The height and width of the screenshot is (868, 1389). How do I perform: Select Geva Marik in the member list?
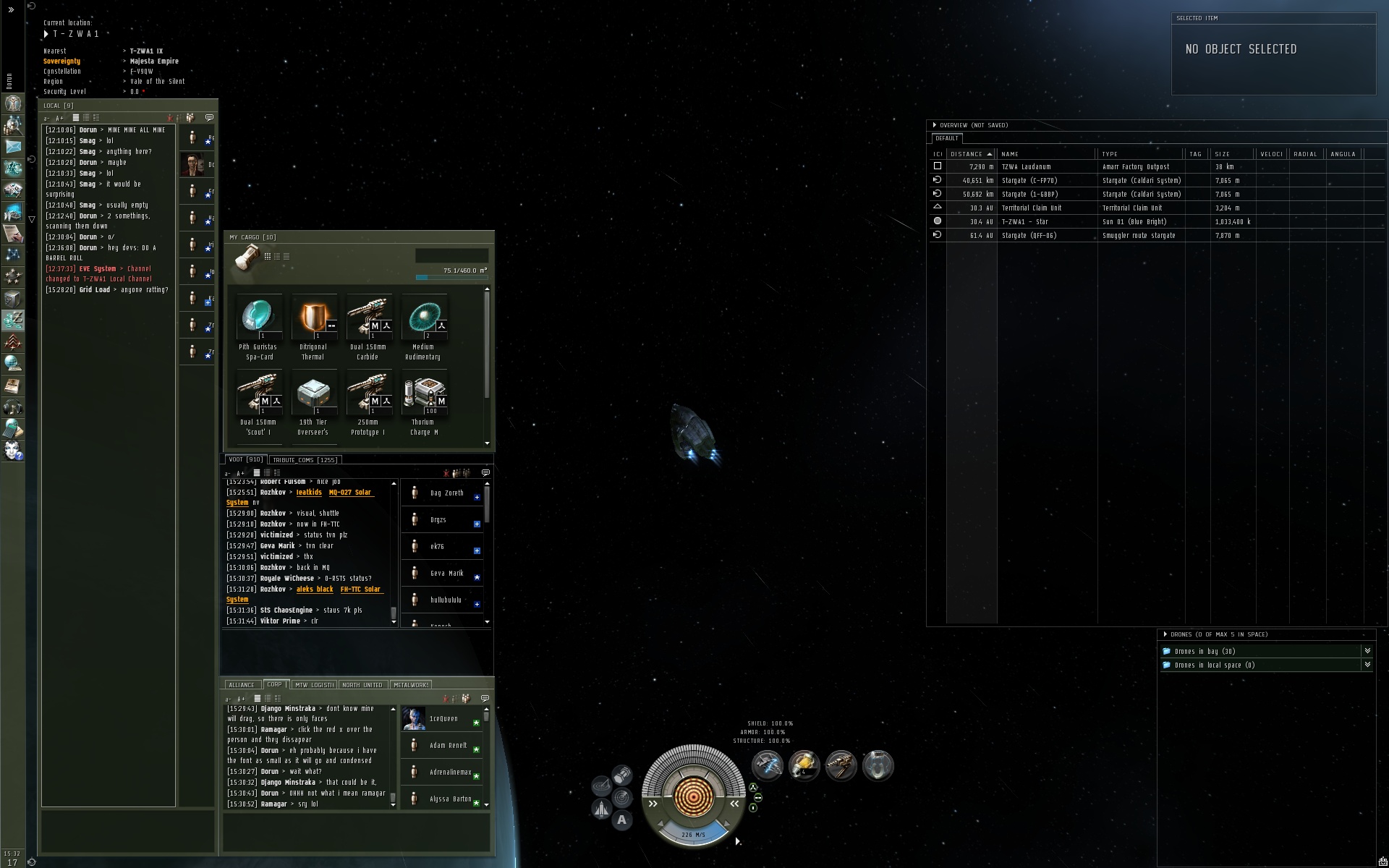(446, 574)
